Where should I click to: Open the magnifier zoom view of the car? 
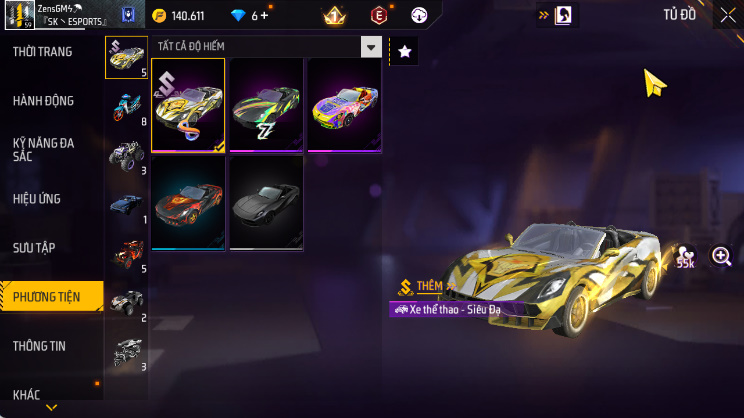[721, 256]
